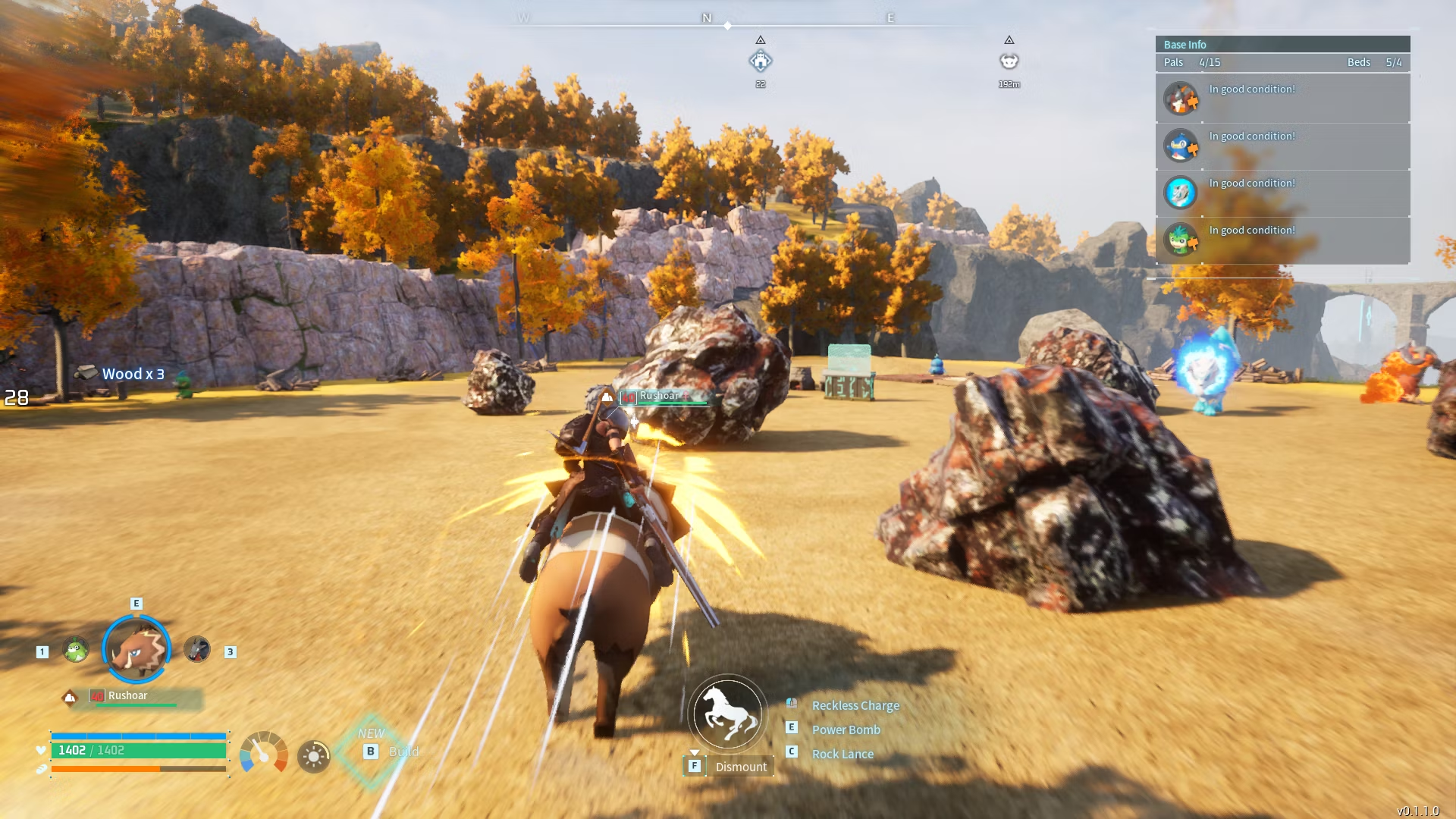The width and height of the screenshot is (1456, 819).
Task: Select the blue penguin pal in Base Info
Action: 1181,146
